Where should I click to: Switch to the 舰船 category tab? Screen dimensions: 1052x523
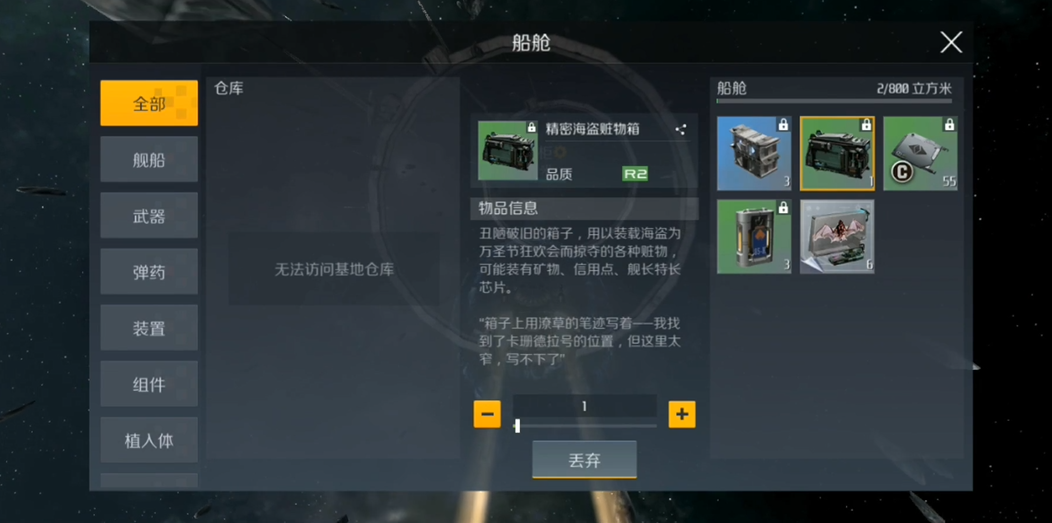click(149, 160)
